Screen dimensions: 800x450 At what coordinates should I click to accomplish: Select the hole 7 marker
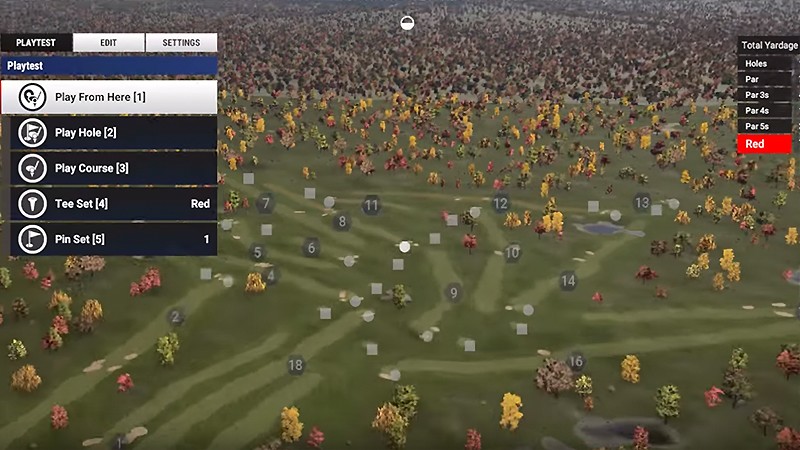click(265, 204)
